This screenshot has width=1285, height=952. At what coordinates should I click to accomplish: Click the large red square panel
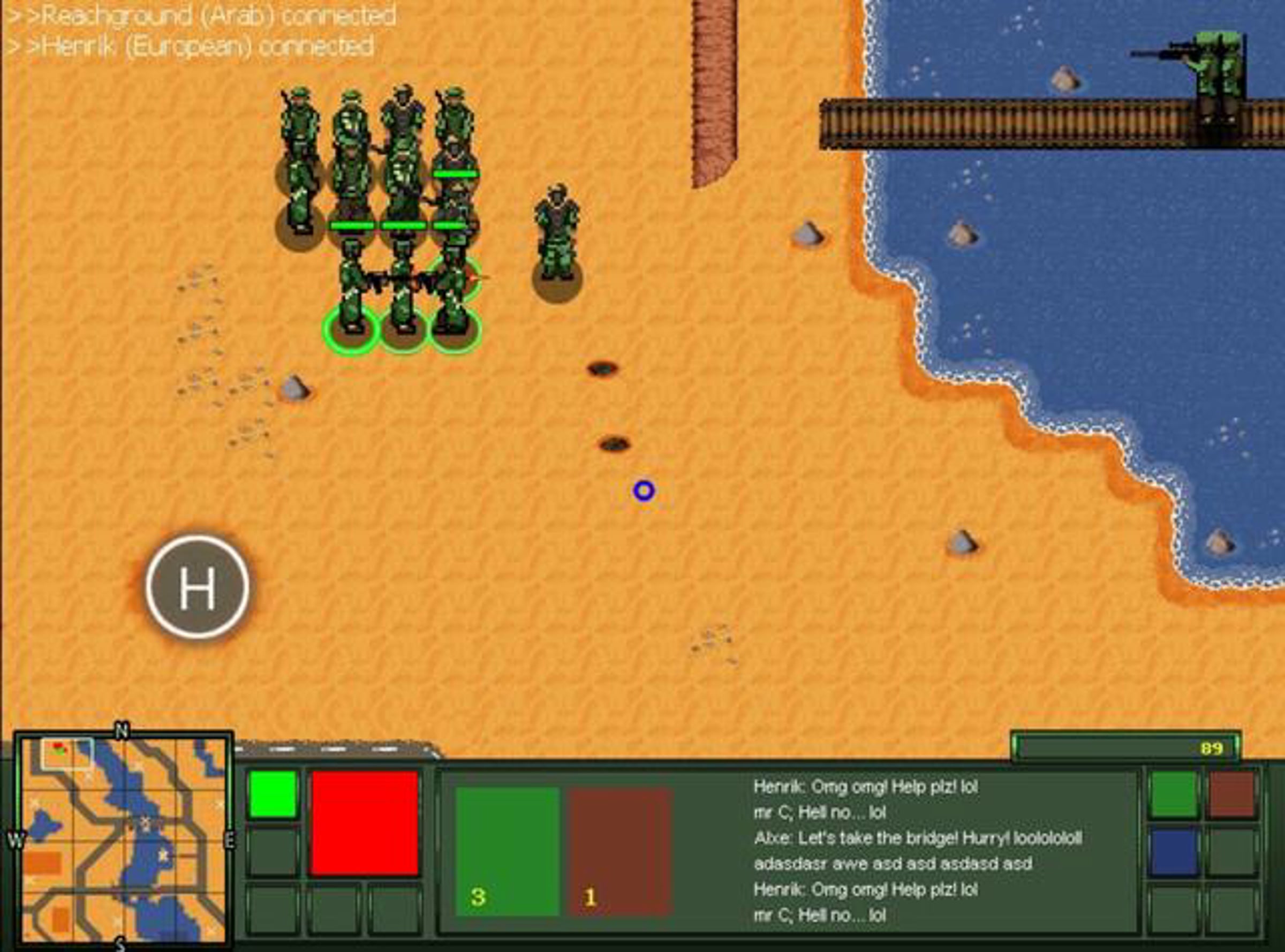pyautogui.click(x=364, y=823)
